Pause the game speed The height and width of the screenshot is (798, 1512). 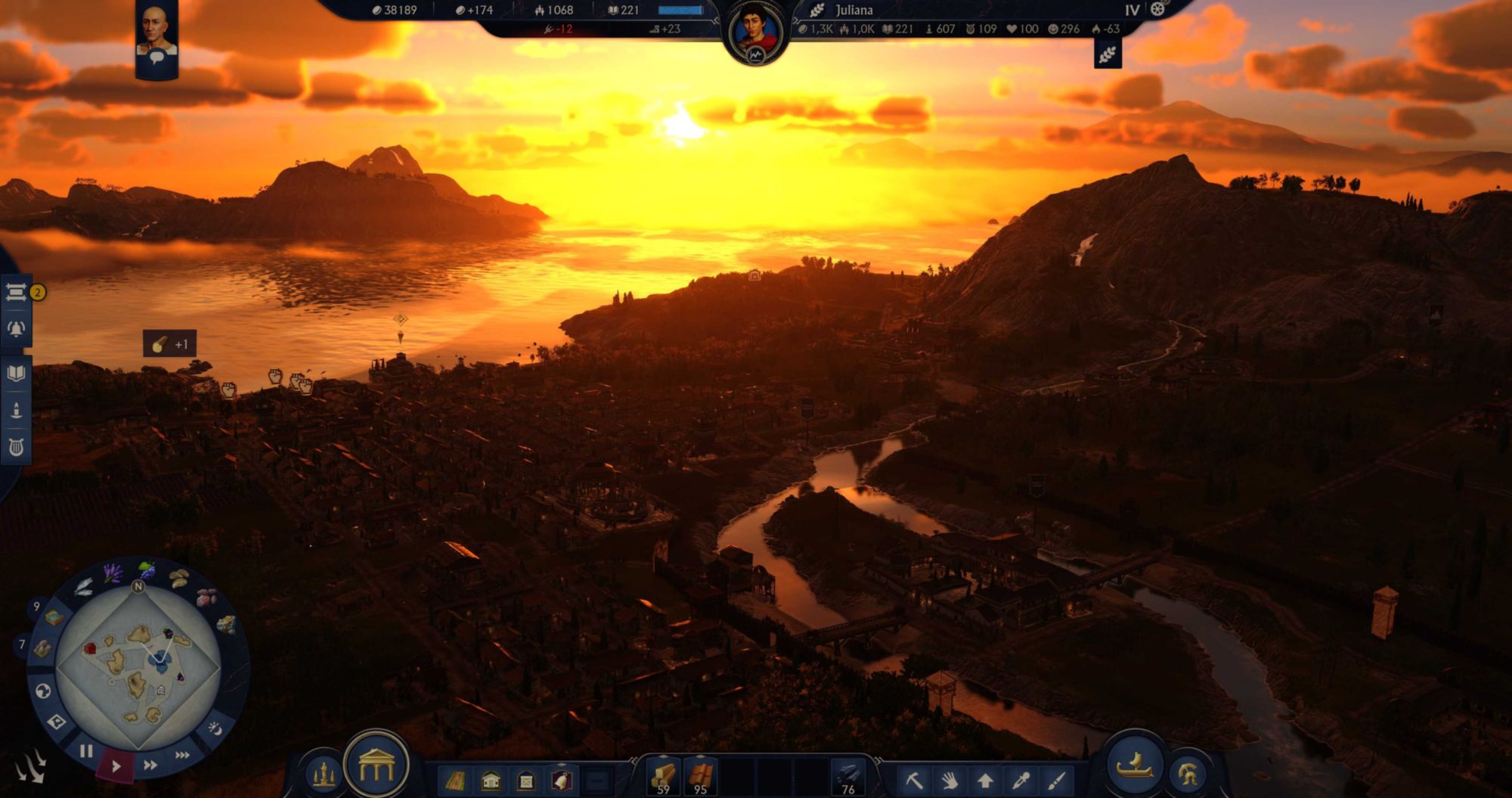86,751
